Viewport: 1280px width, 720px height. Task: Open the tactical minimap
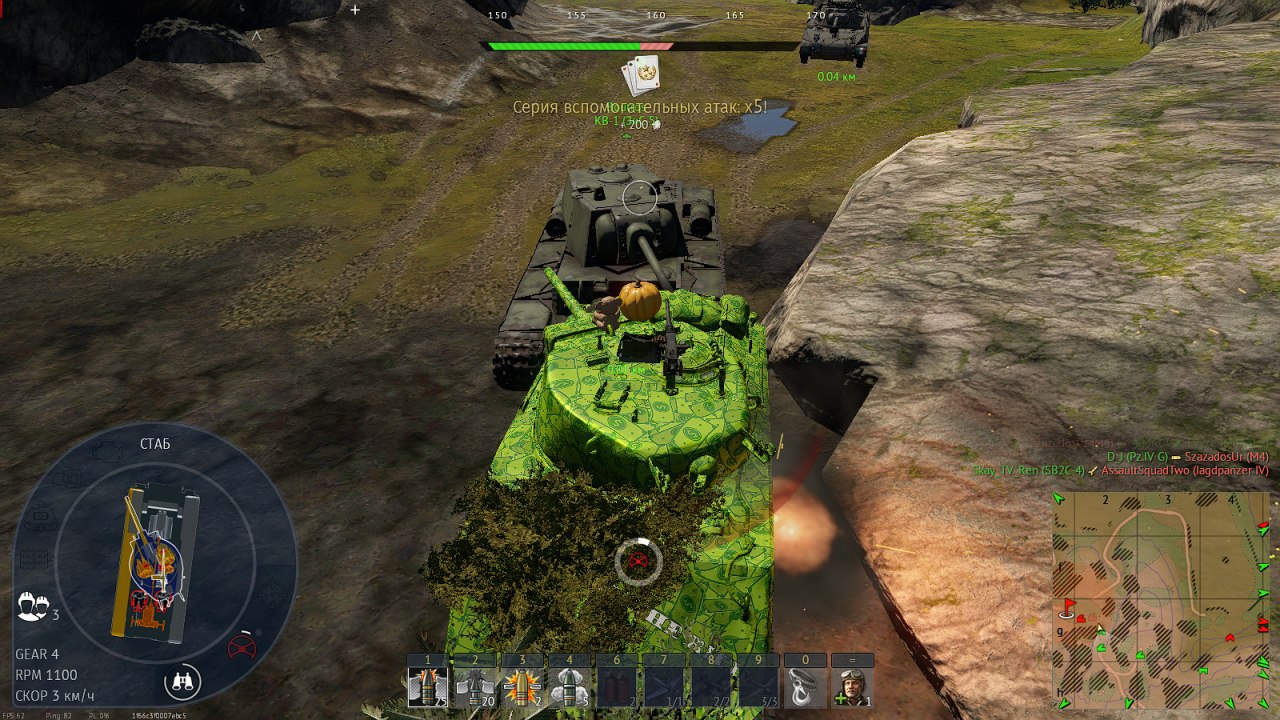pos(1162,600)
